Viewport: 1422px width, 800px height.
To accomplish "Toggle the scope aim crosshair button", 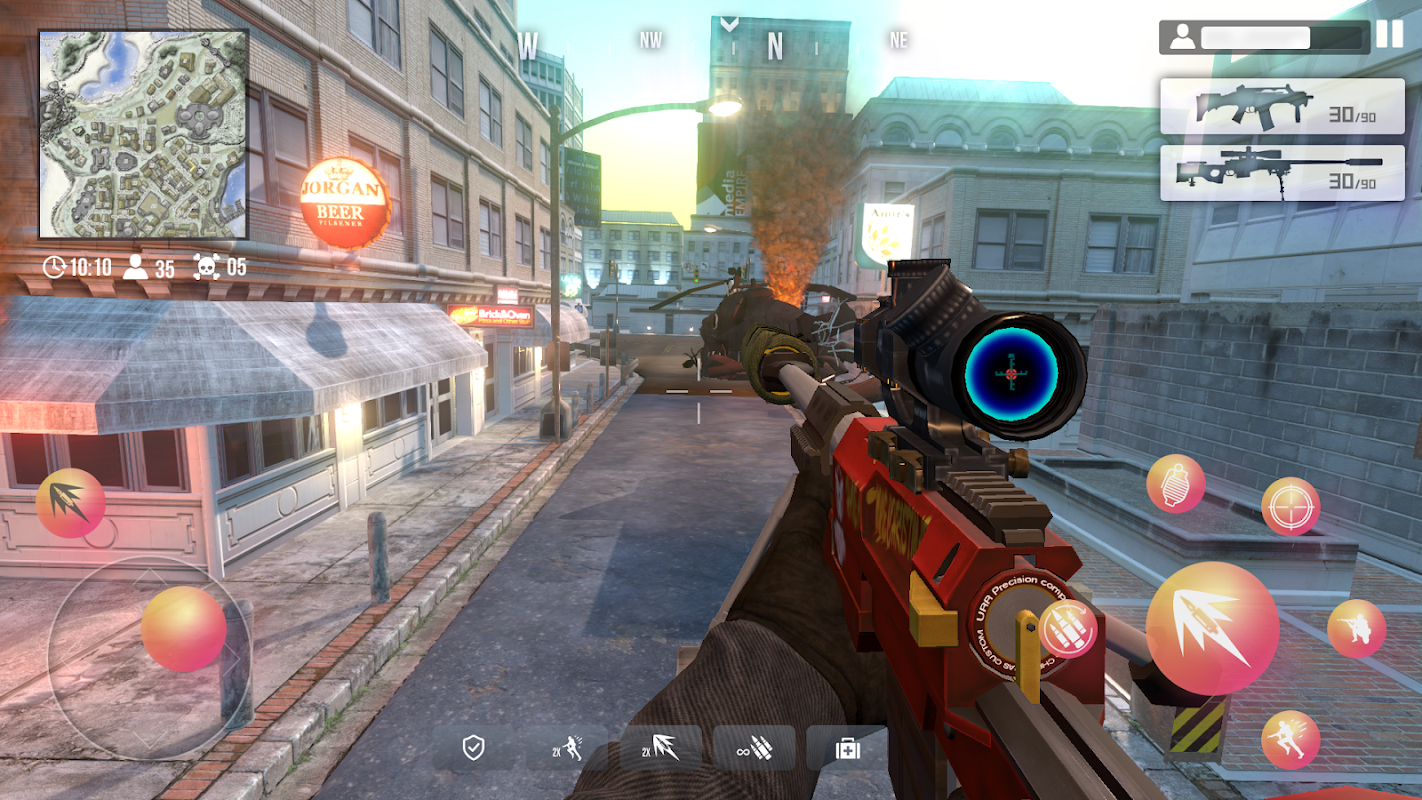I will (1290, 506).
